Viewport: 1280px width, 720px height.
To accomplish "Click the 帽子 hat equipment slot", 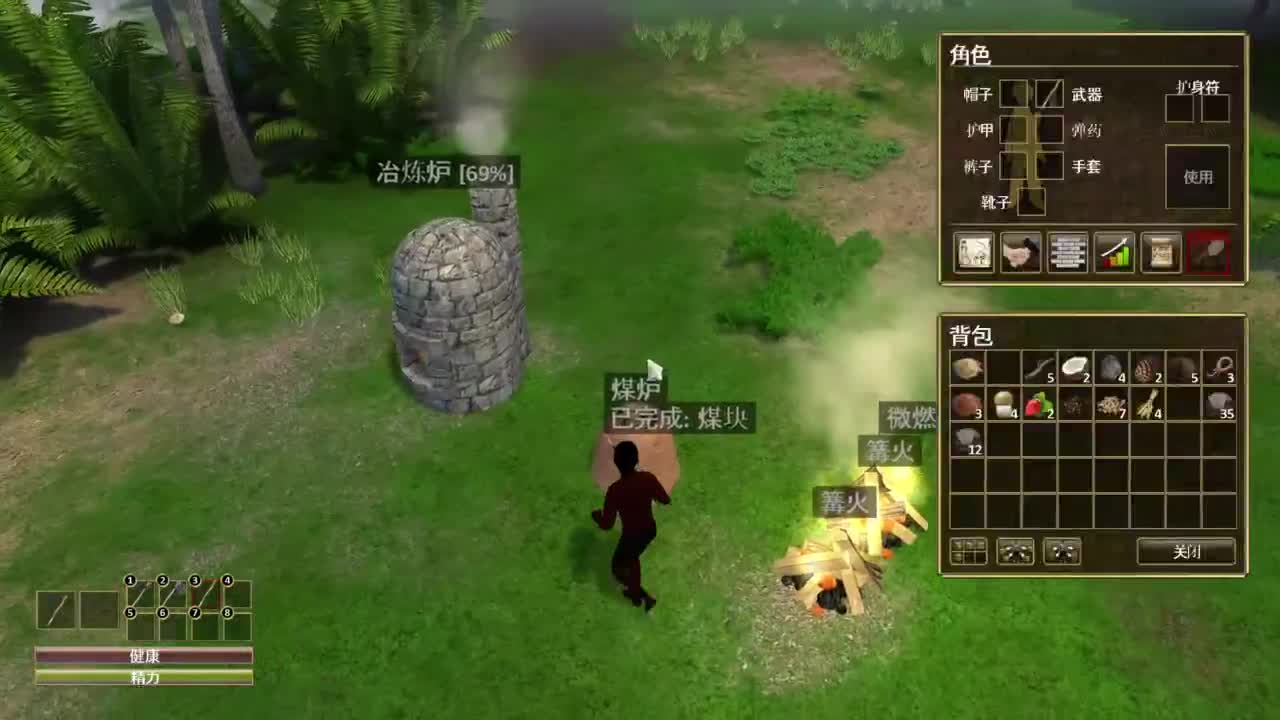I will pos(1013,93).
